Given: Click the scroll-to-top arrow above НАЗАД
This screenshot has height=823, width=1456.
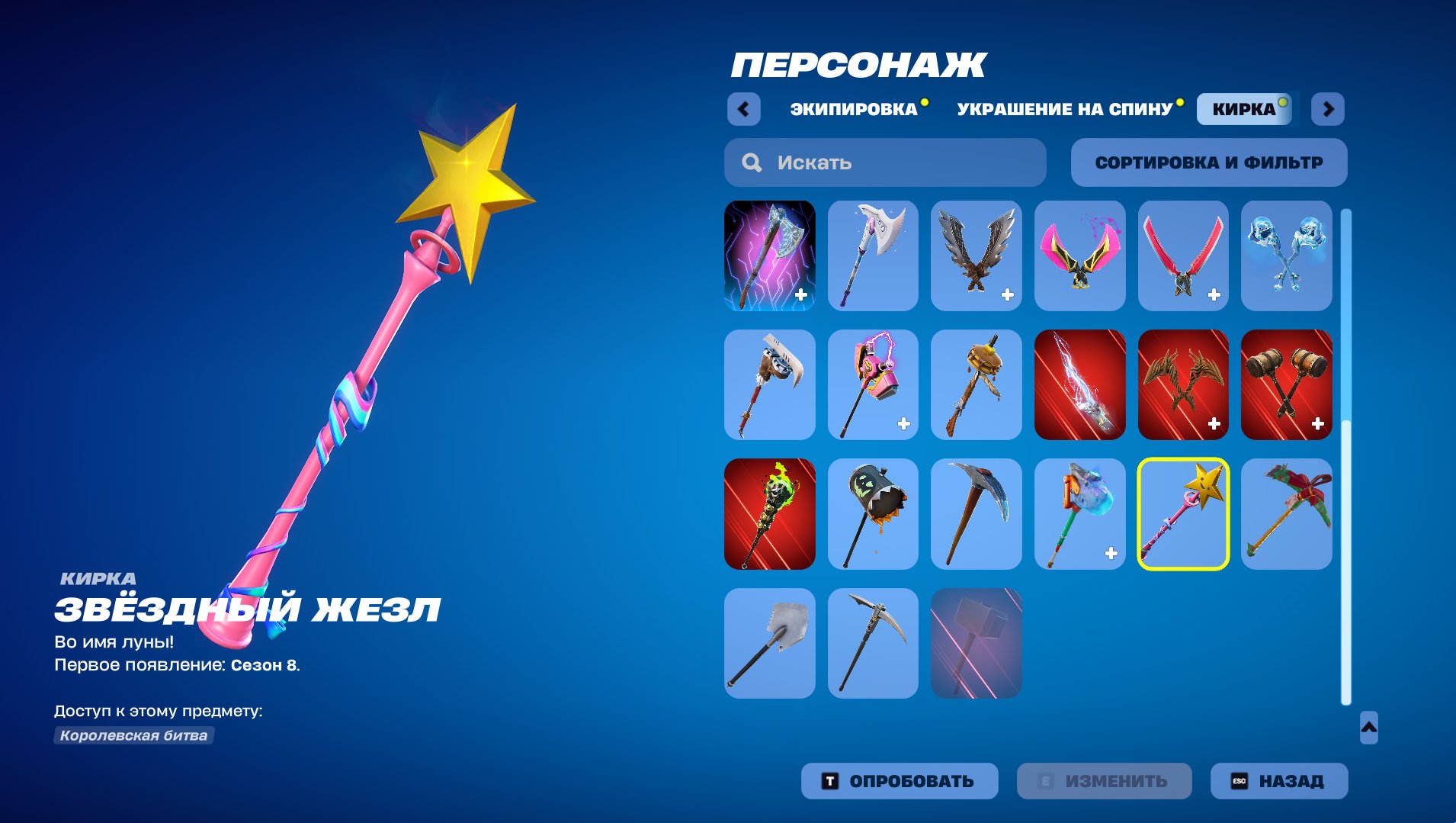Looking at the screenshot, I should click(x=1369, y=727).
